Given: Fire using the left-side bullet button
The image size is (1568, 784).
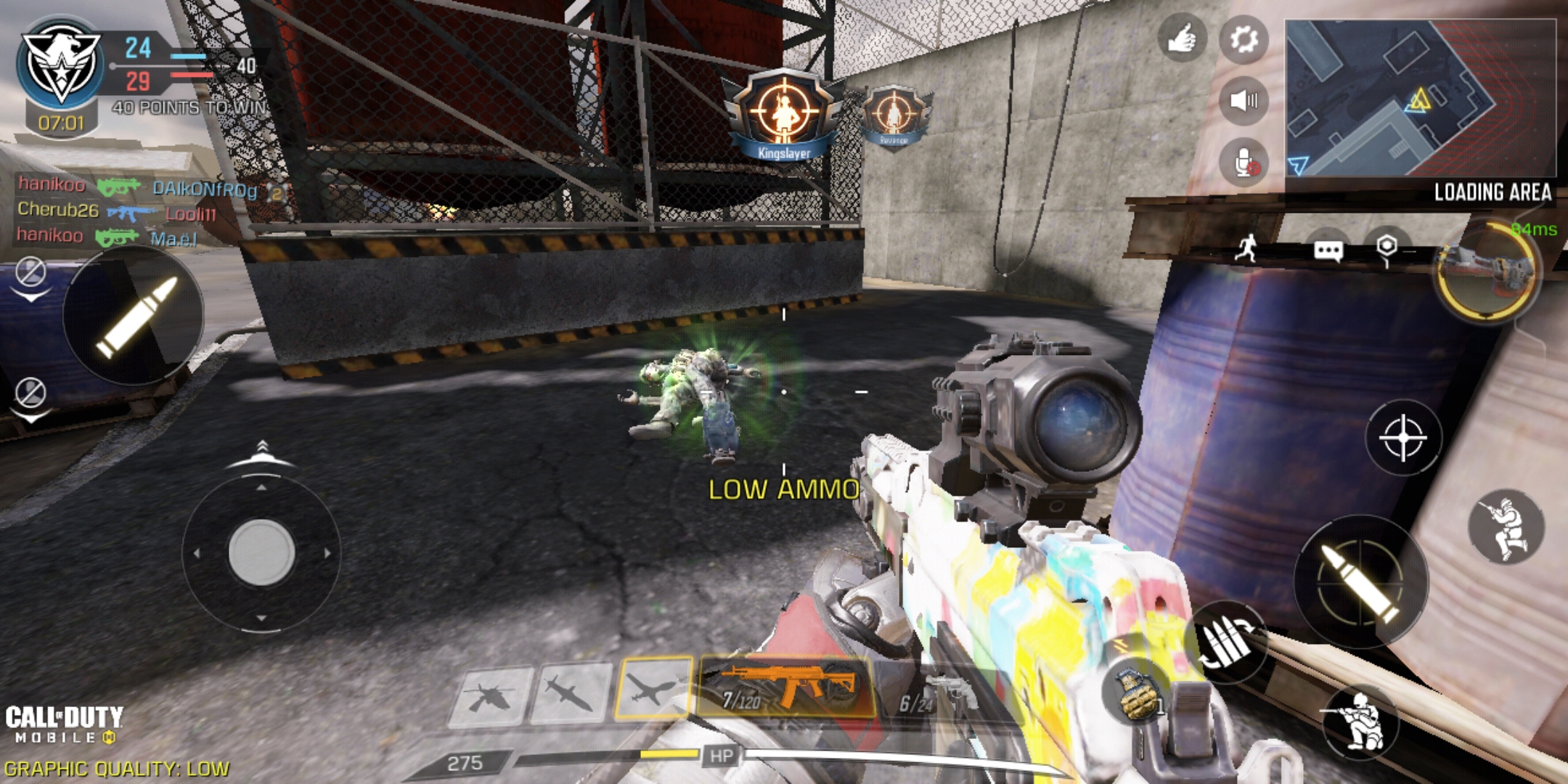Looking at the screenshot, I should click(x=134, y=315).
